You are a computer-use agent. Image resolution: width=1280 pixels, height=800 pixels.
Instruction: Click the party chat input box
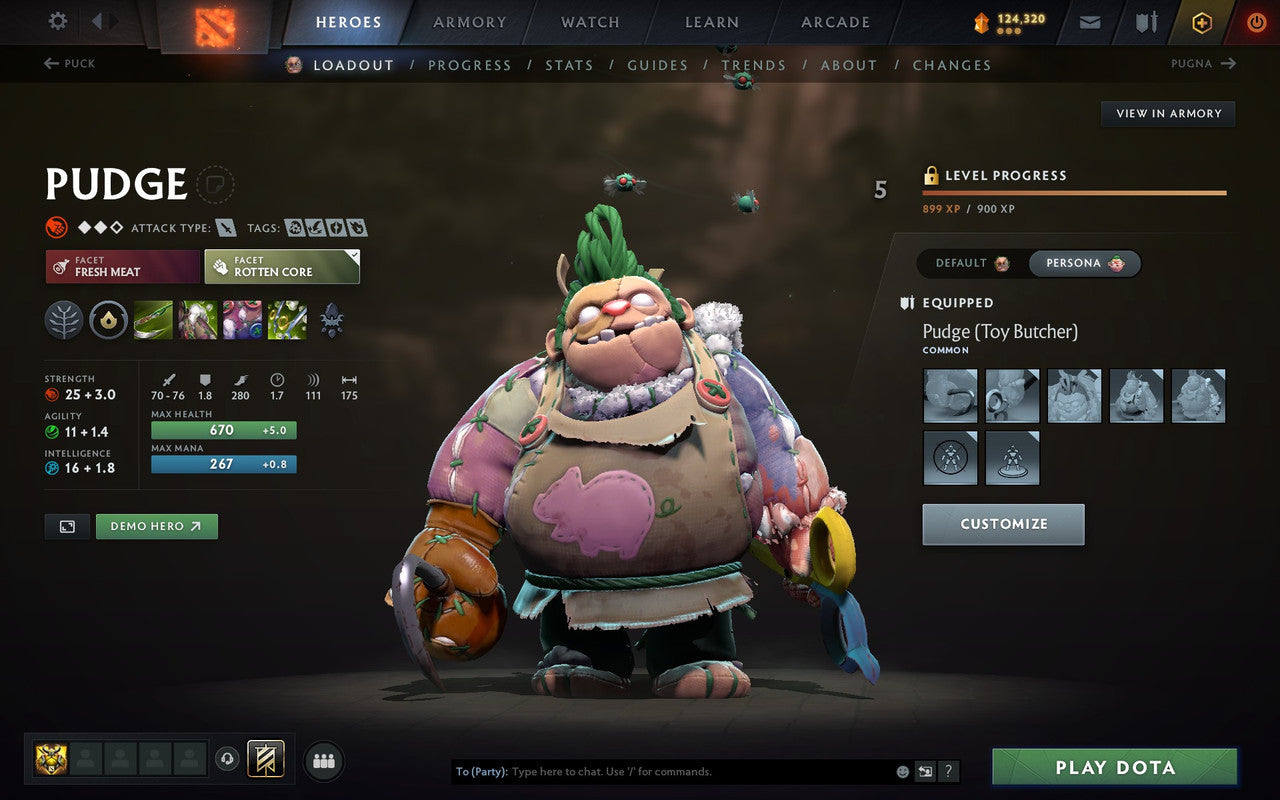point(700,772)
